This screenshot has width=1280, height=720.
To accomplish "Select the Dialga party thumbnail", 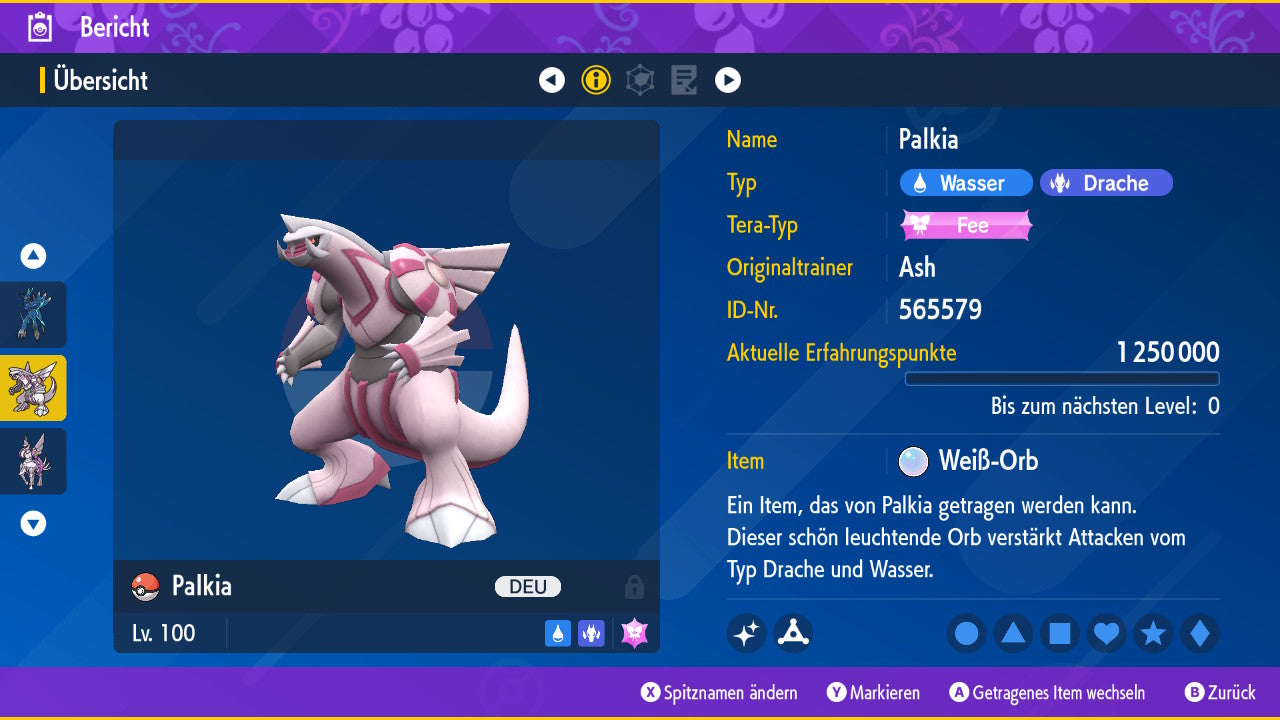I will click(x=33, y=314).
